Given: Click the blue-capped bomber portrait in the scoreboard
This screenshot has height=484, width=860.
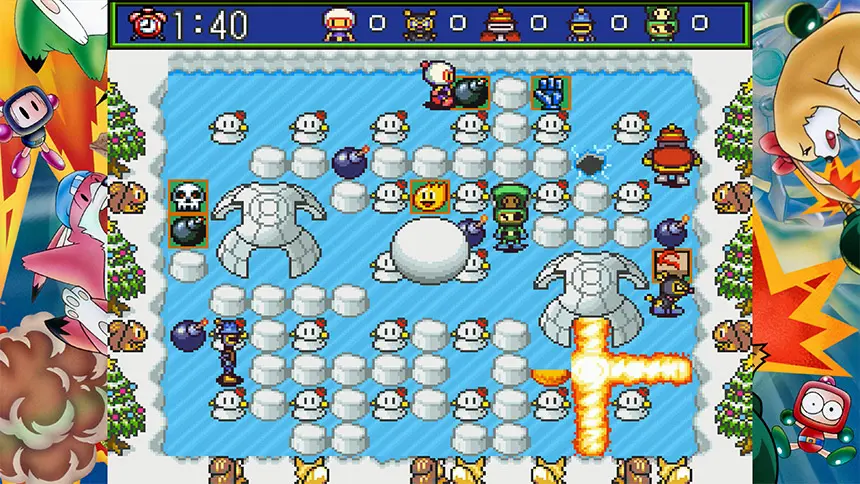Looking at the screenshot, I should pyautogui.click(x=580, y=23).
